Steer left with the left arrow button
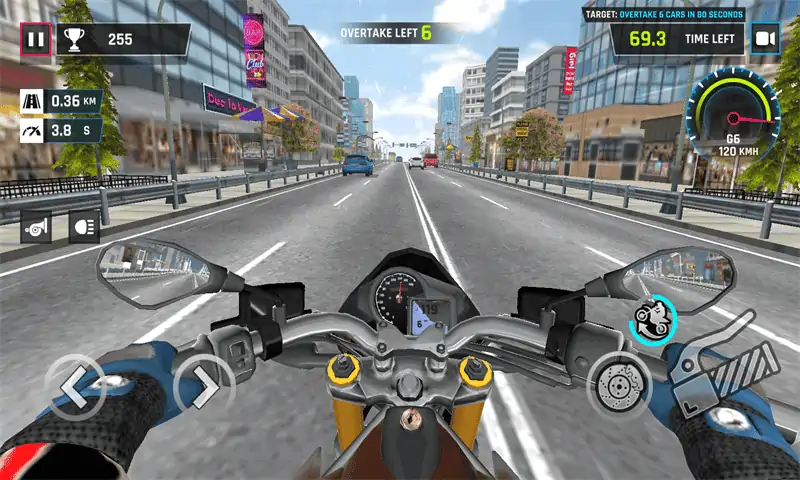The height and width of the screenshot is (480, 800). point(75,385)
